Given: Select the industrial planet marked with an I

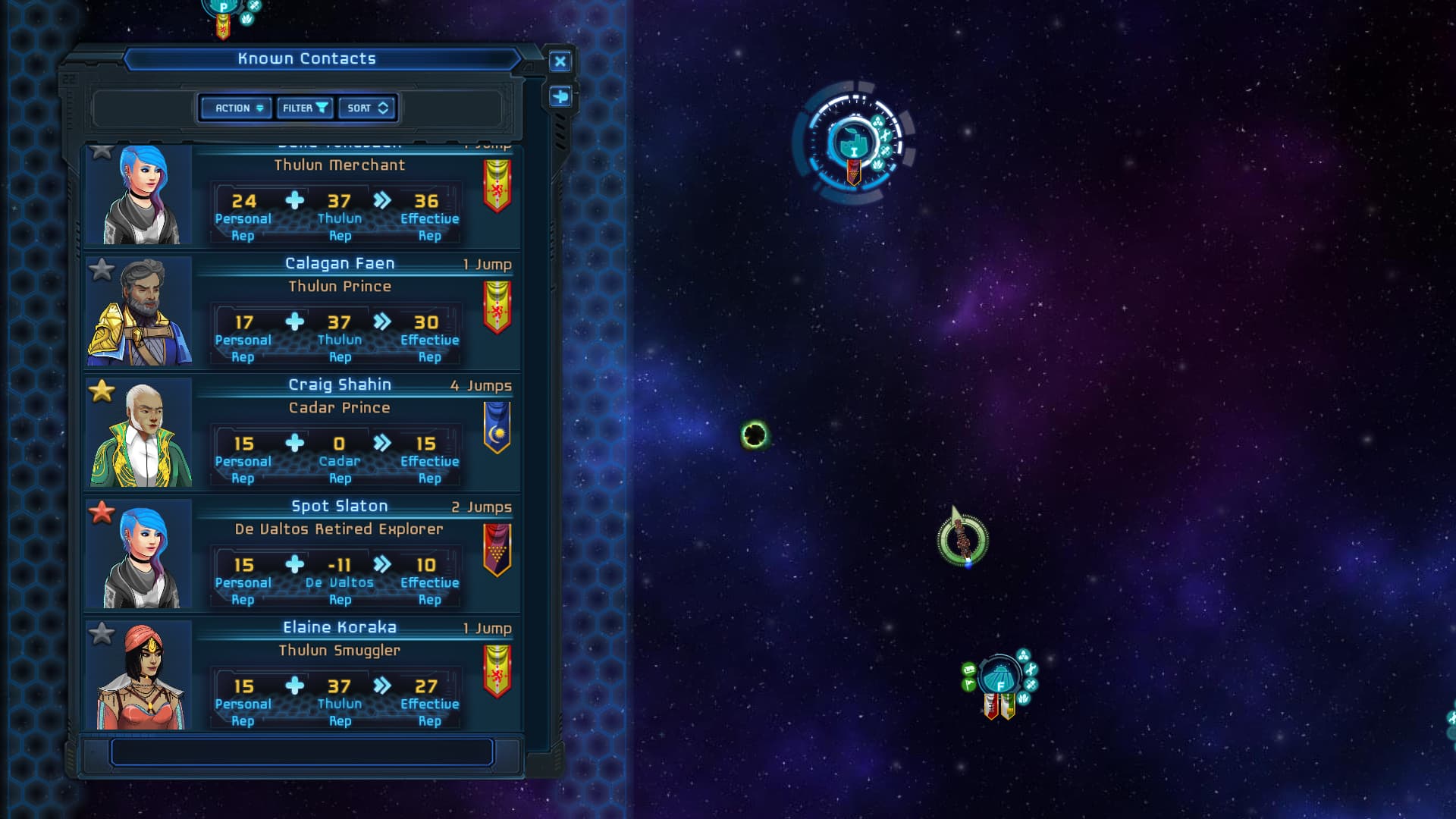Looking at the screenshot, I should (x=855, y=144).
